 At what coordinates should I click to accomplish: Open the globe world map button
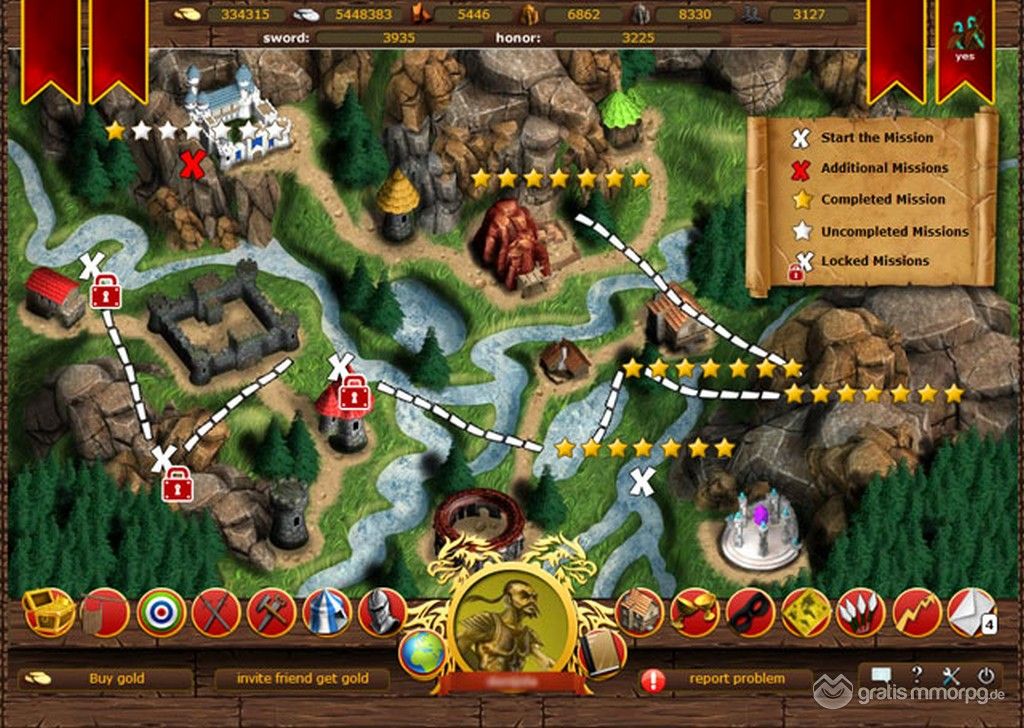(x=422, y=653)
